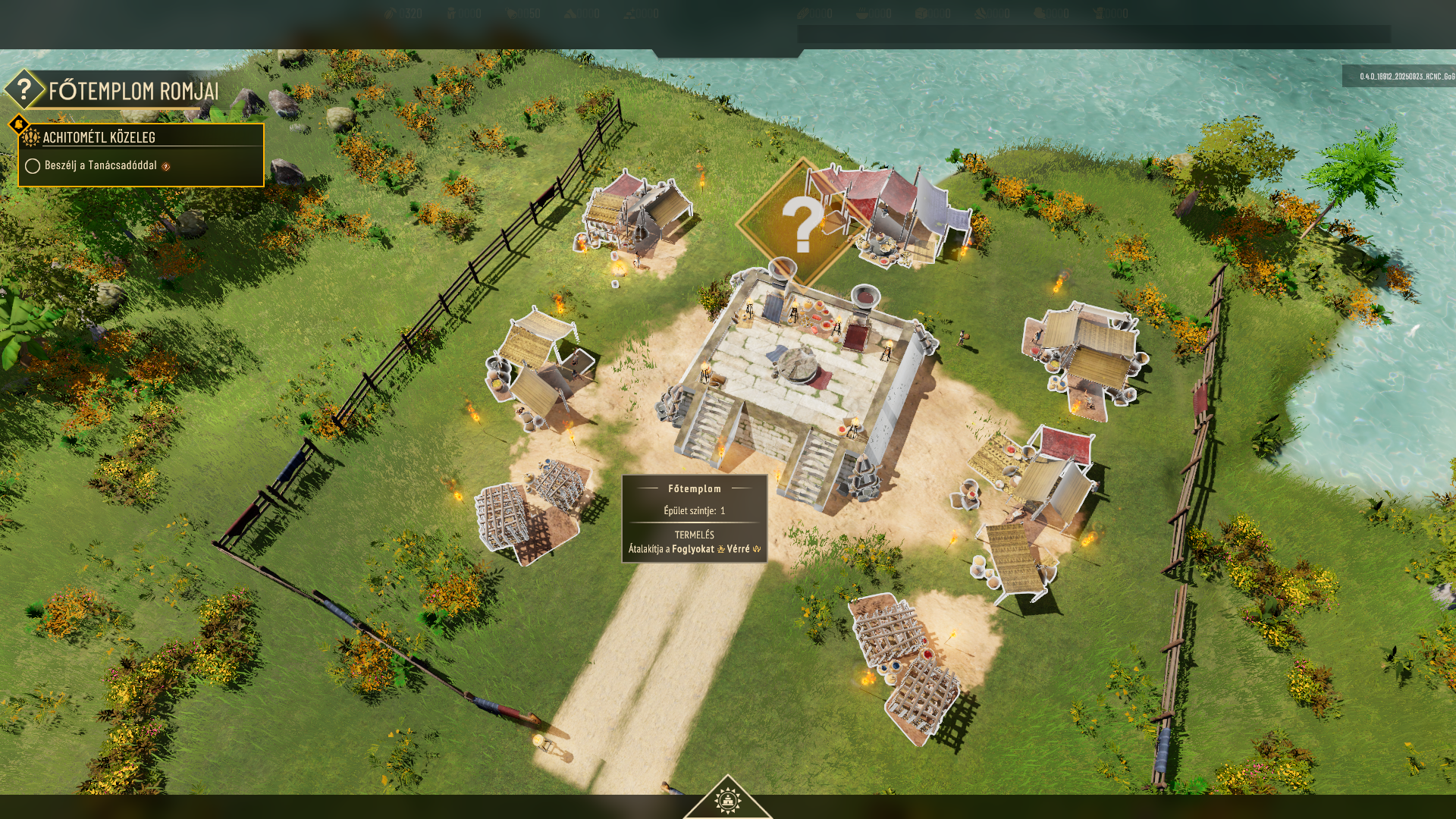Open the temple triangle menu button
Viewport: 1456px width, 819px height.
point(727,799)
